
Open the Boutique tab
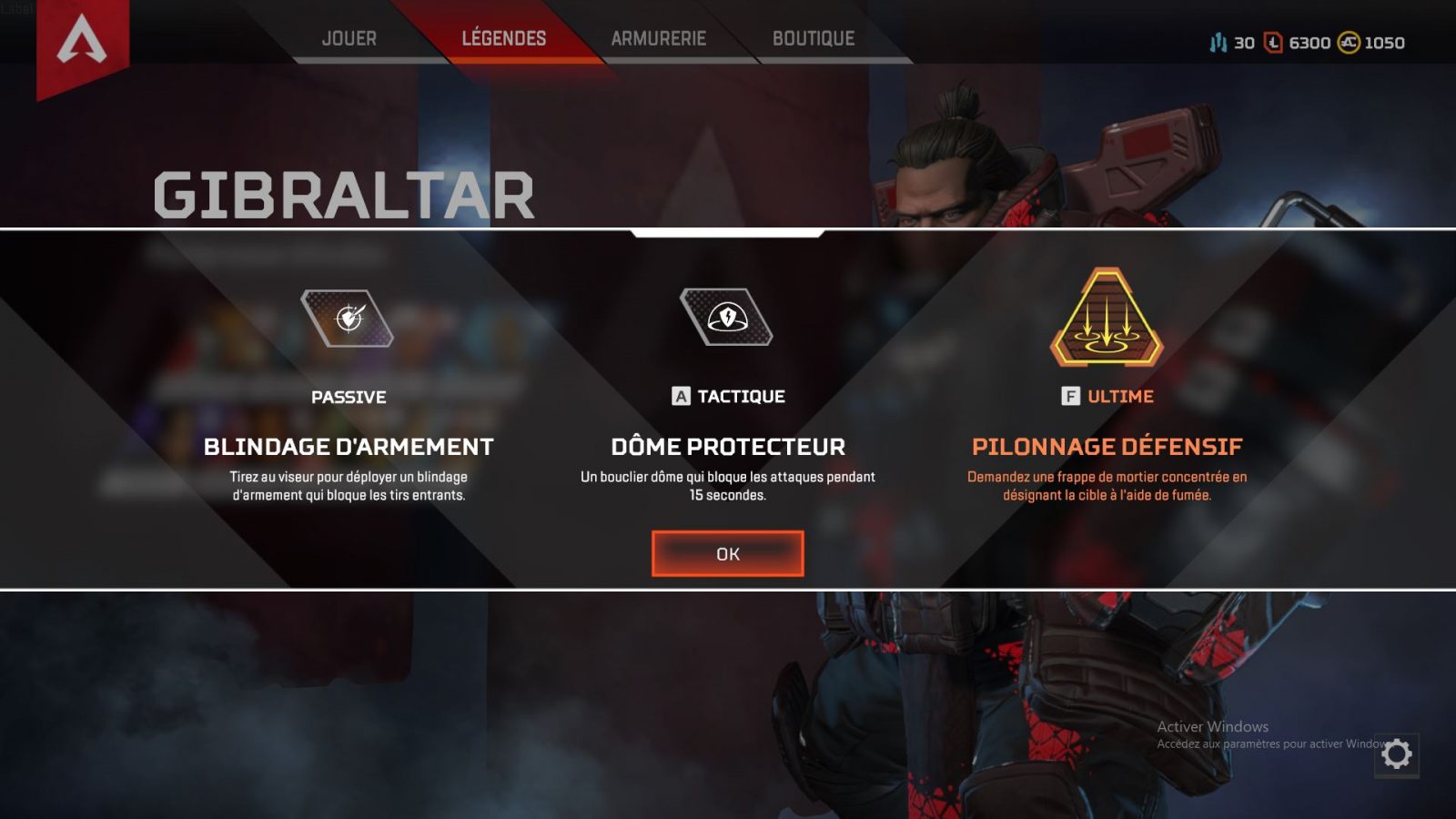point(814,38)
